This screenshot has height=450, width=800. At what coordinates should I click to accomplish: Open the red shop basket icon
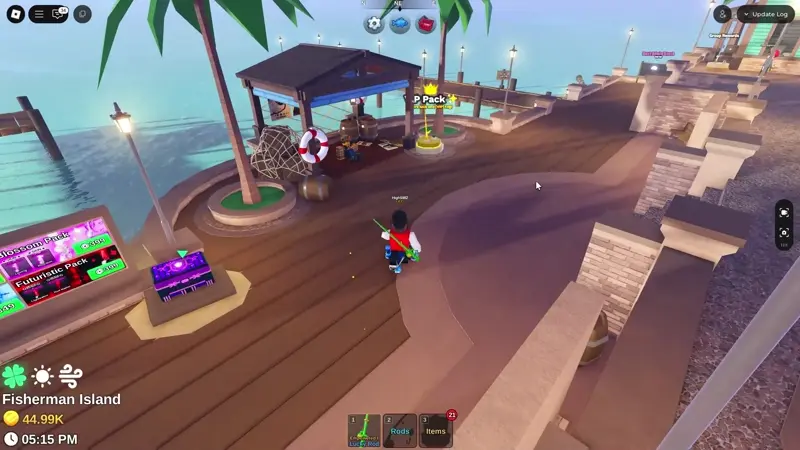pos(426,23)
